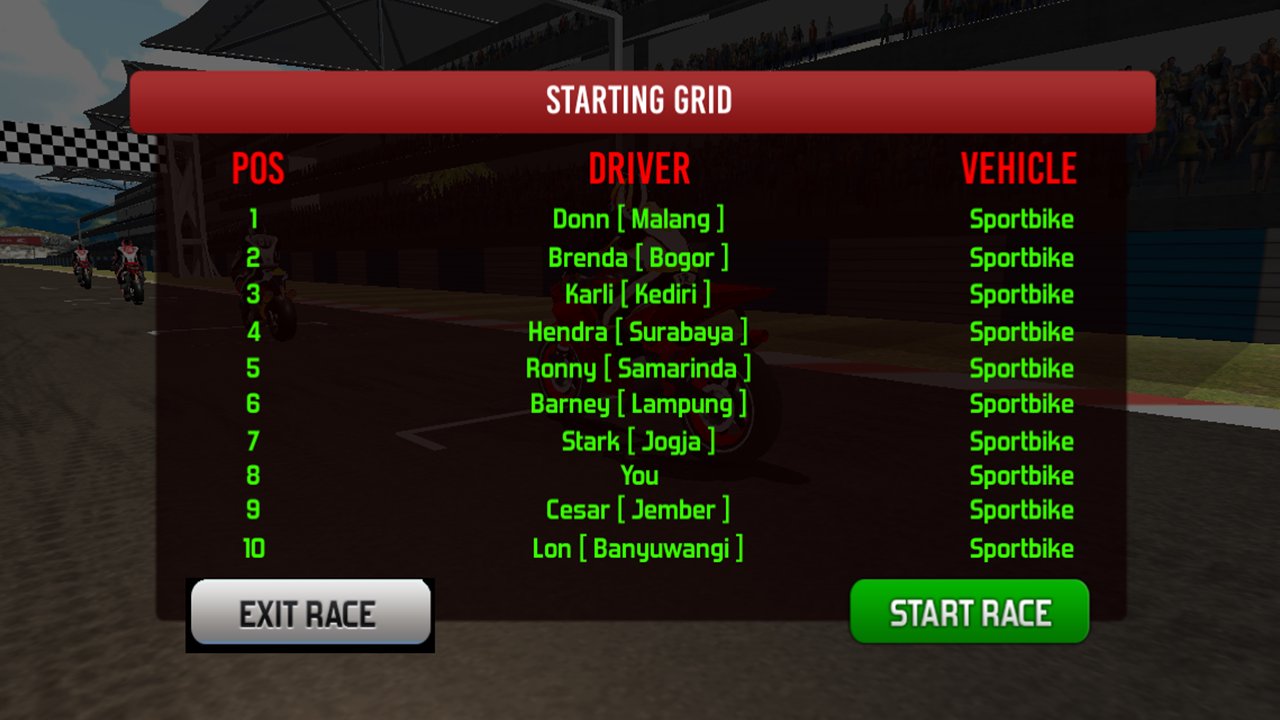The image size is (1280, 720).
Task: Select the Donn [ Malang ] grid row
Action: tap(638, 219)
